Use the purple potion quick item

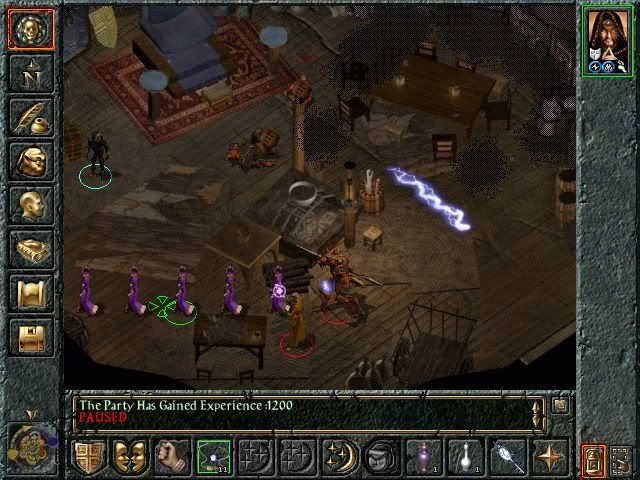[424, 458]
